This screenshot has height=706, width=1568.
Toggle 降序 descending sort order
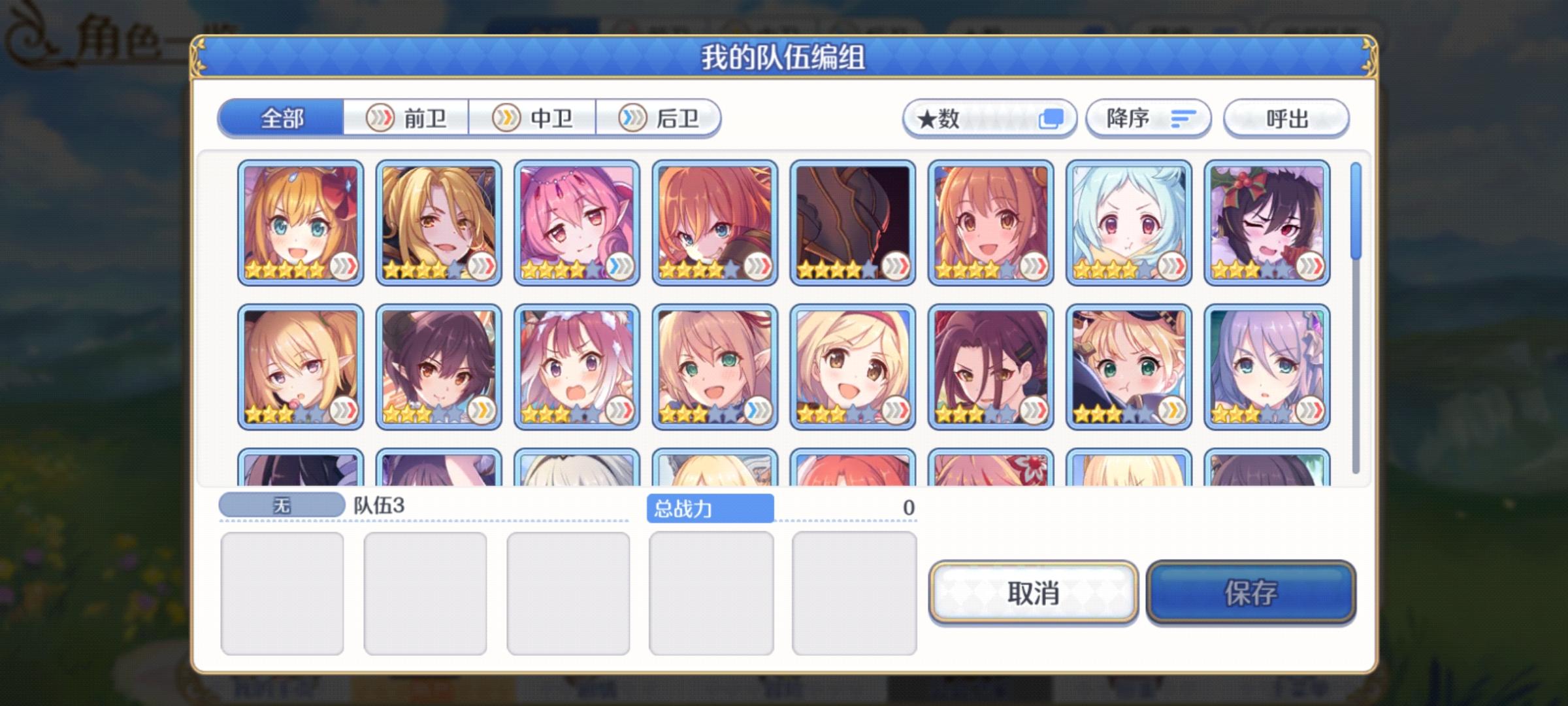coord(1148,118)
